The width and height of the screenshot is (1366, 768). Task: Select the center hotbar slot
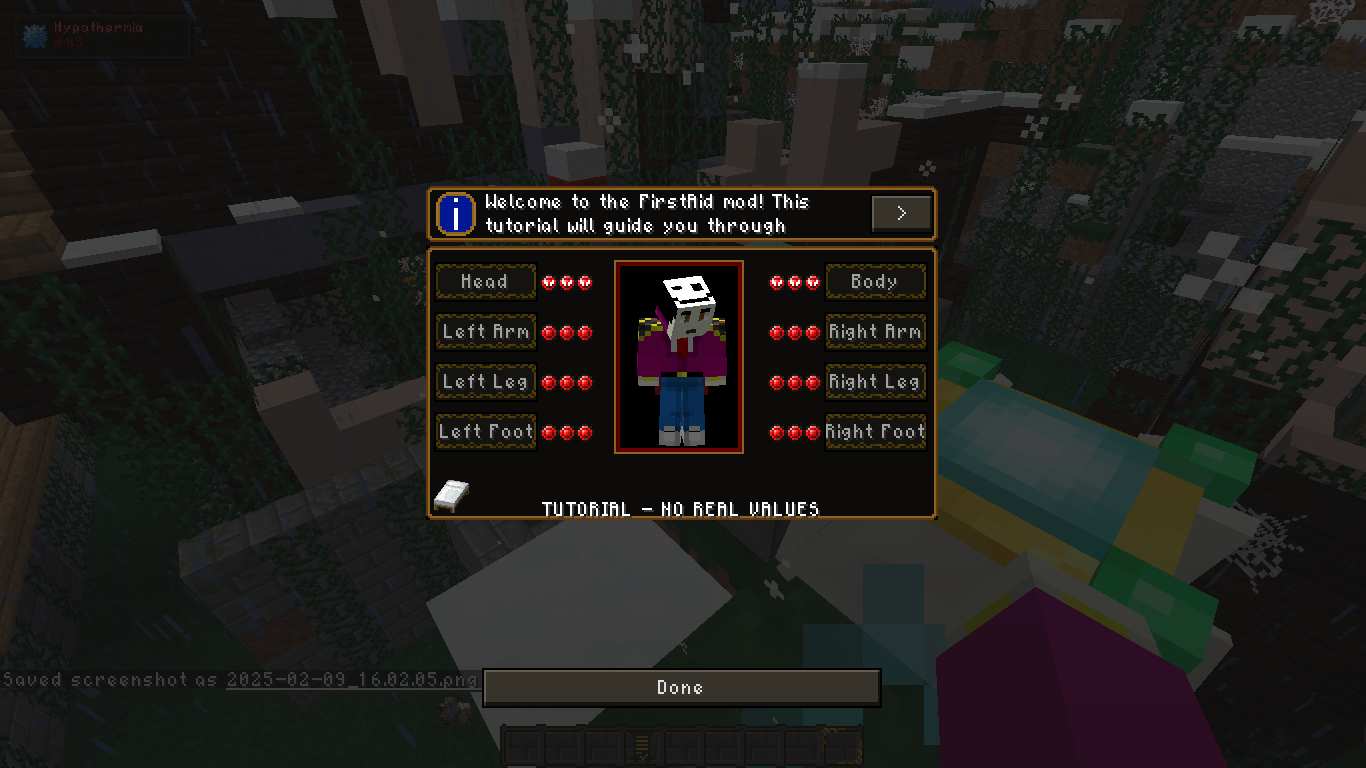[x=682, y=746]
